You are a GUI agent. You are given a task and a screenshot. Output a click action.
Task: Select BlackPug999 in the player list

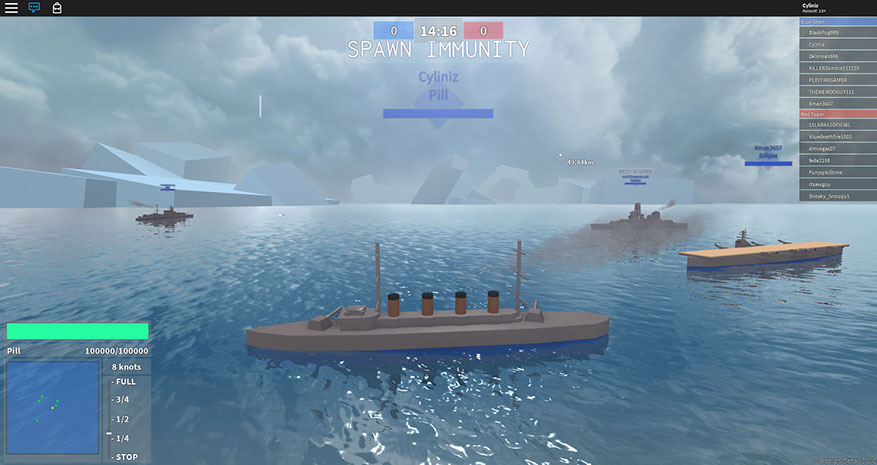[837, 32]
